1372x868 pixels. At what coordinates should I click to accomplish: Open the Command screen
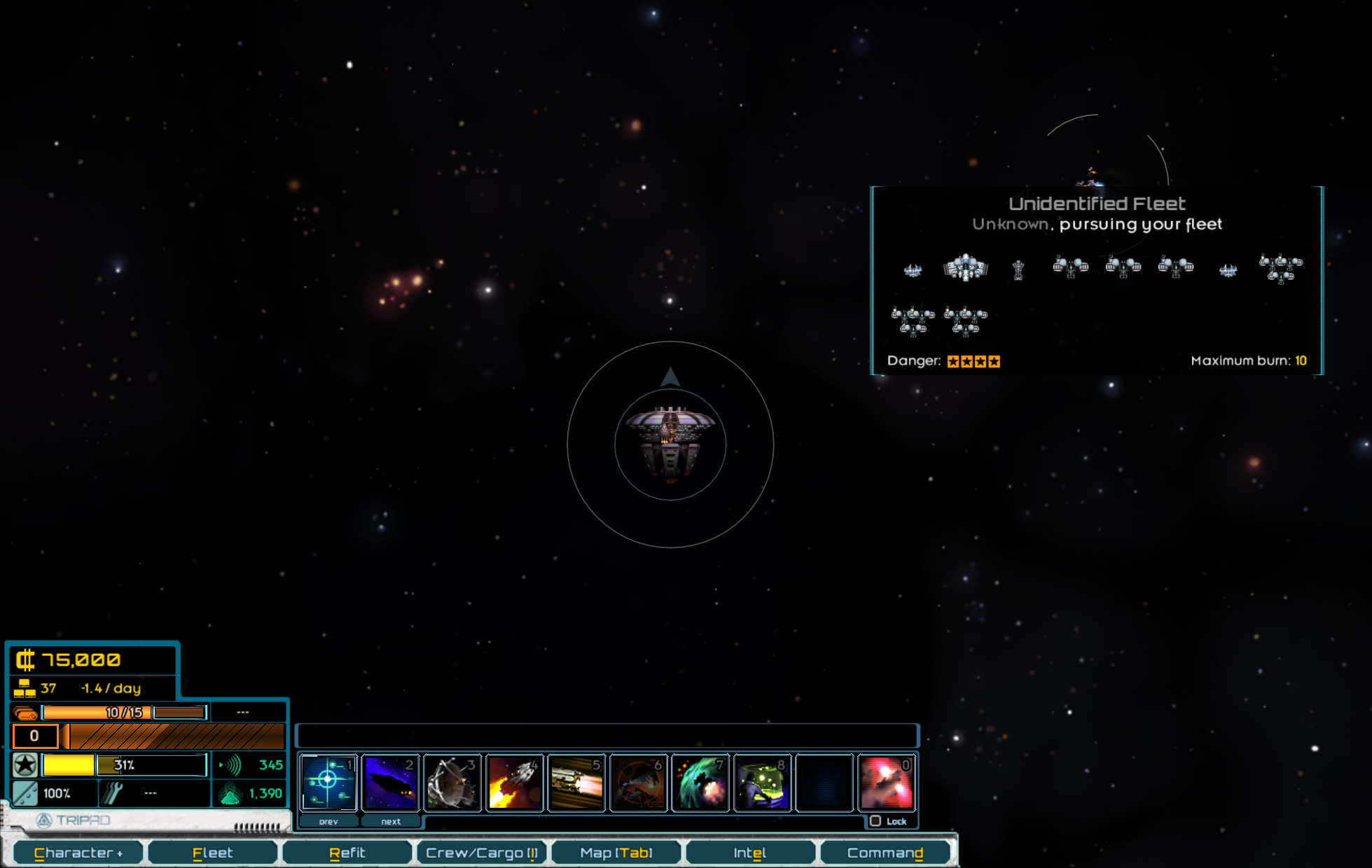[885, 853]
